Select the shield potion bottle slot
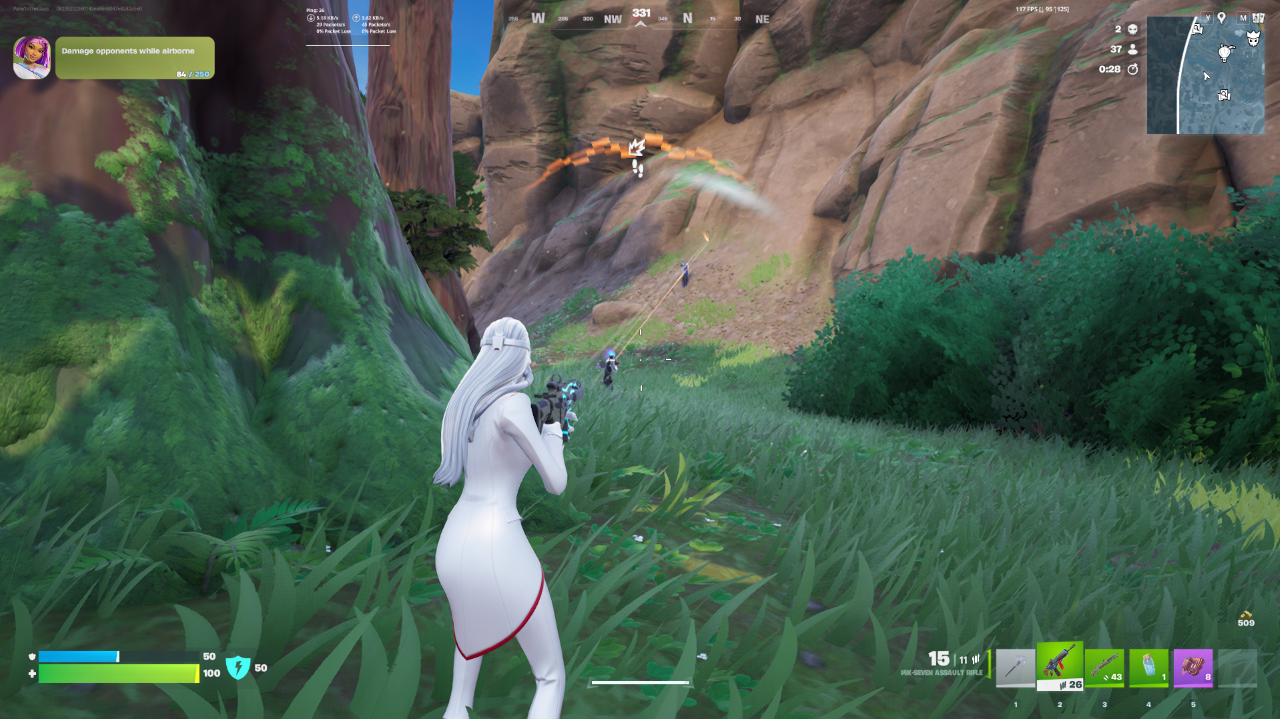 (1148, 669)
